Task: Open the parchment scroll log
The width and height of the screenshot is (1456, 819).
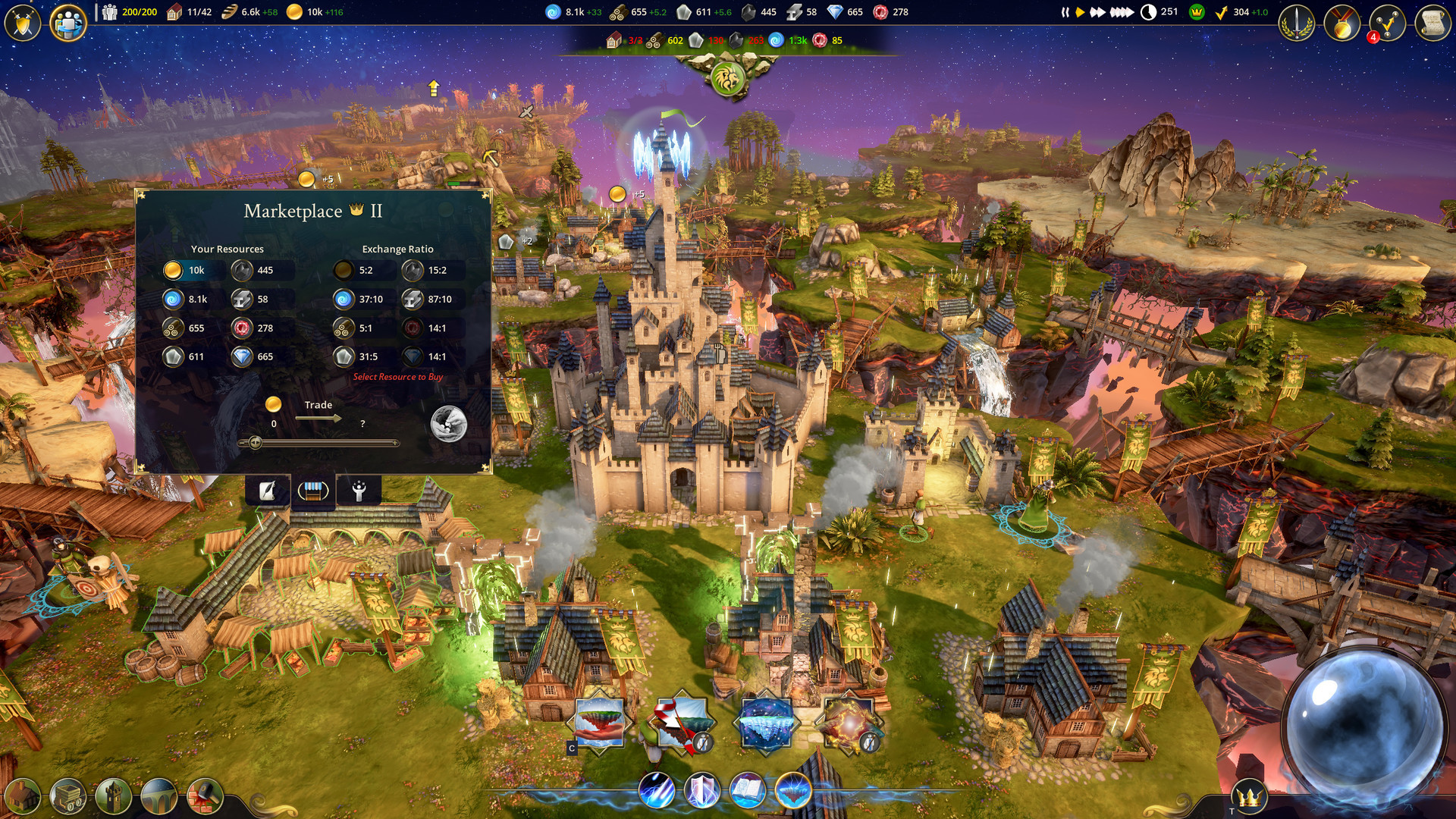Action: tap(1432, 24)
